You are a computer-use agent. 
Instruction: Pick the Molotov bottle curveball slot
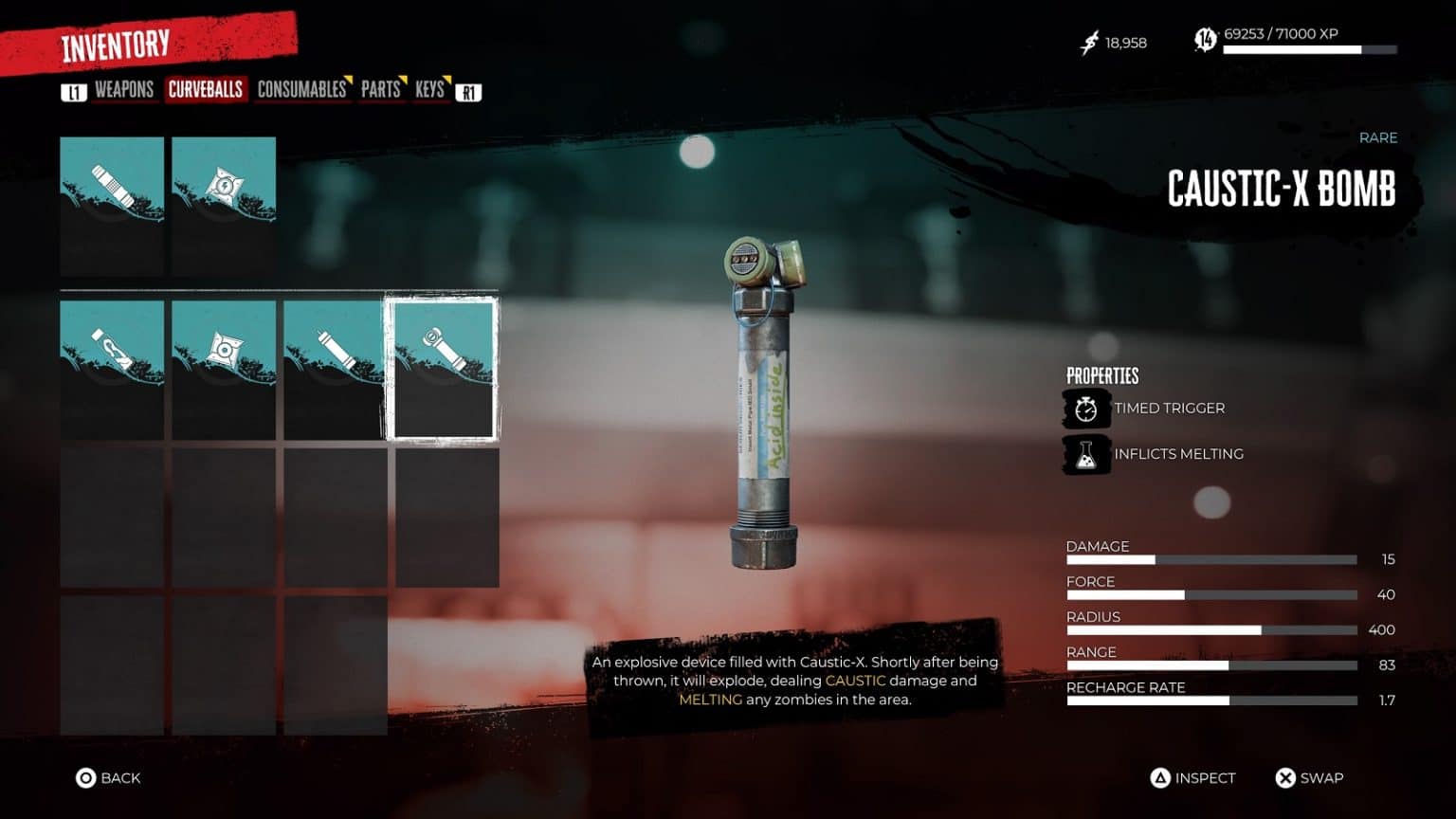pyautogui.click(x=112, y=370)
